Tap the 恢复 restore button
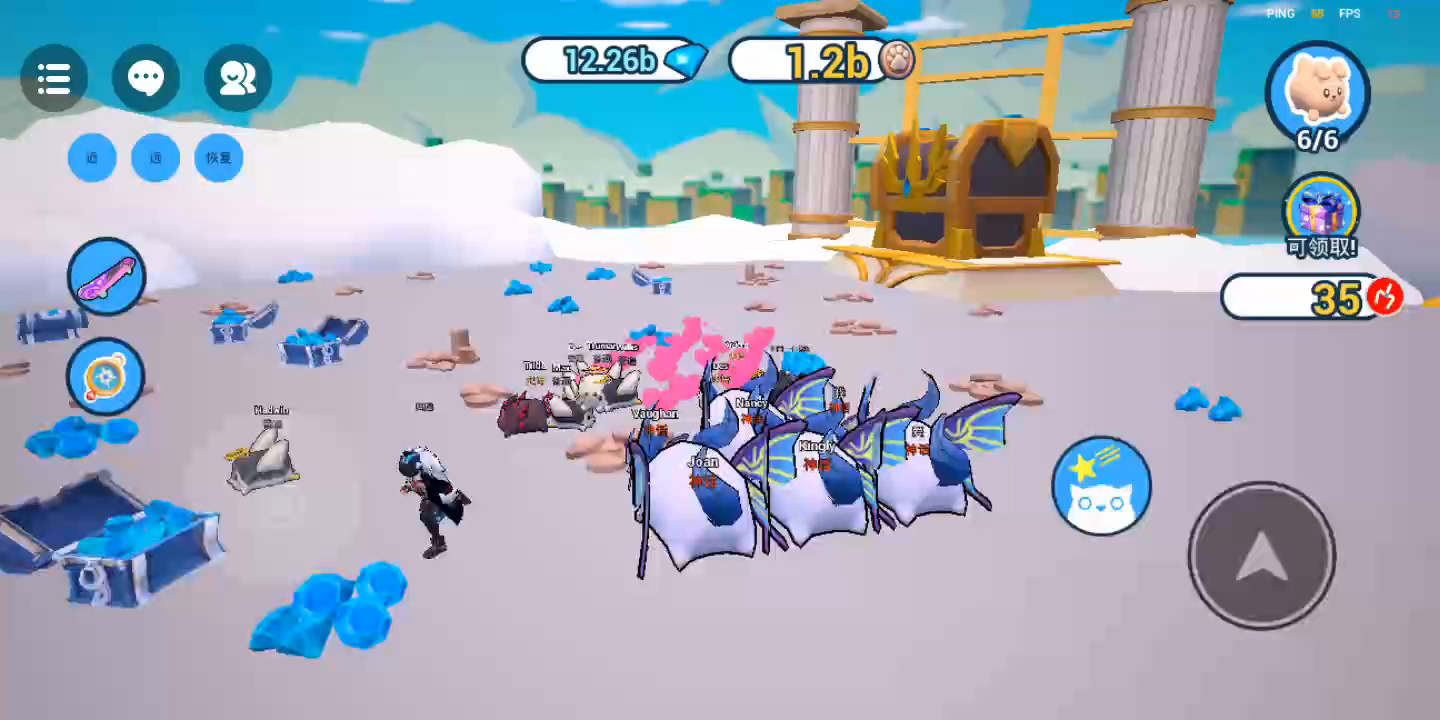This screenshot has width=1440, height=720. [219, 158]
